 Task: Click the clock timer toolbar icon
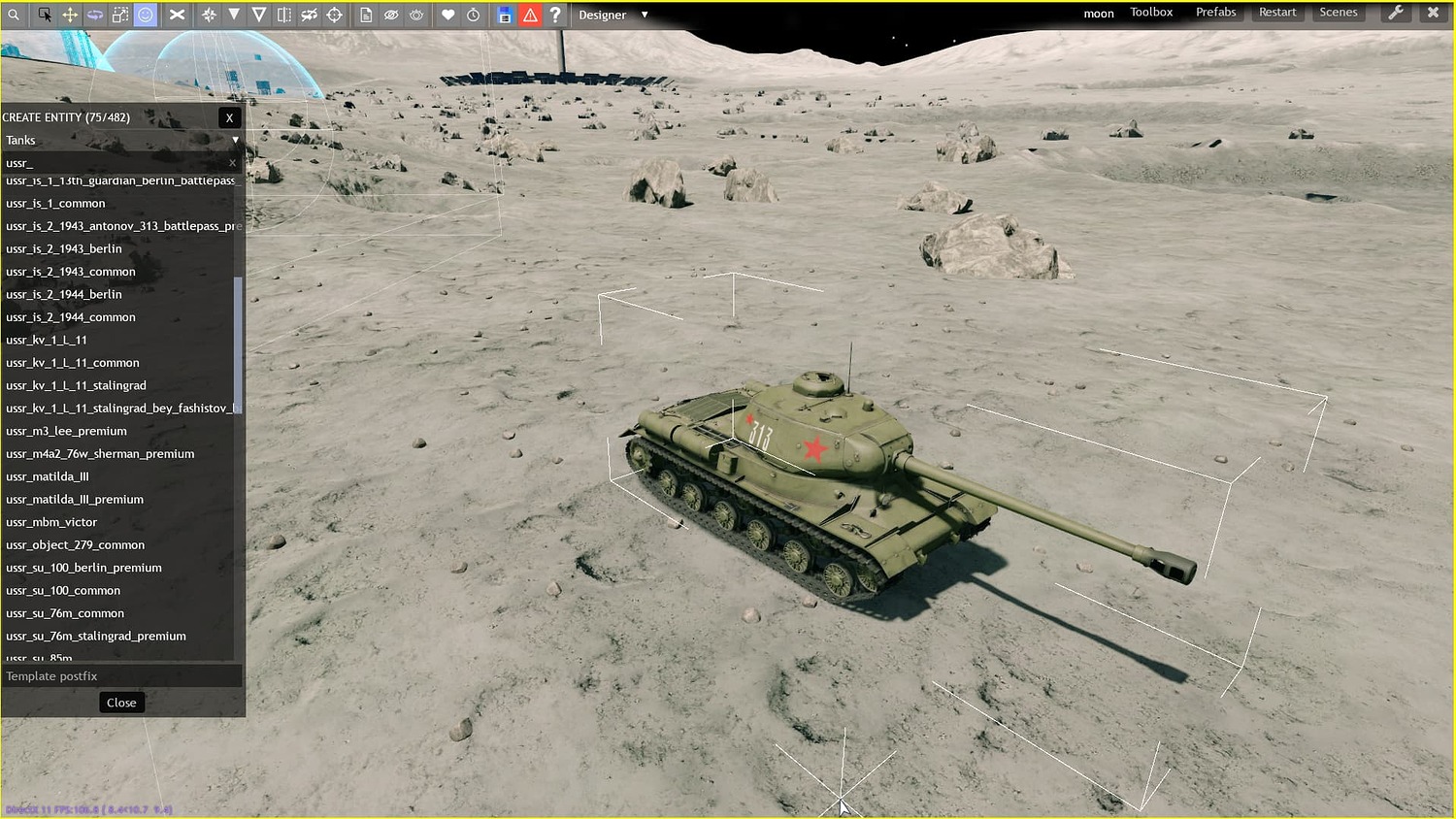point(473,15)
